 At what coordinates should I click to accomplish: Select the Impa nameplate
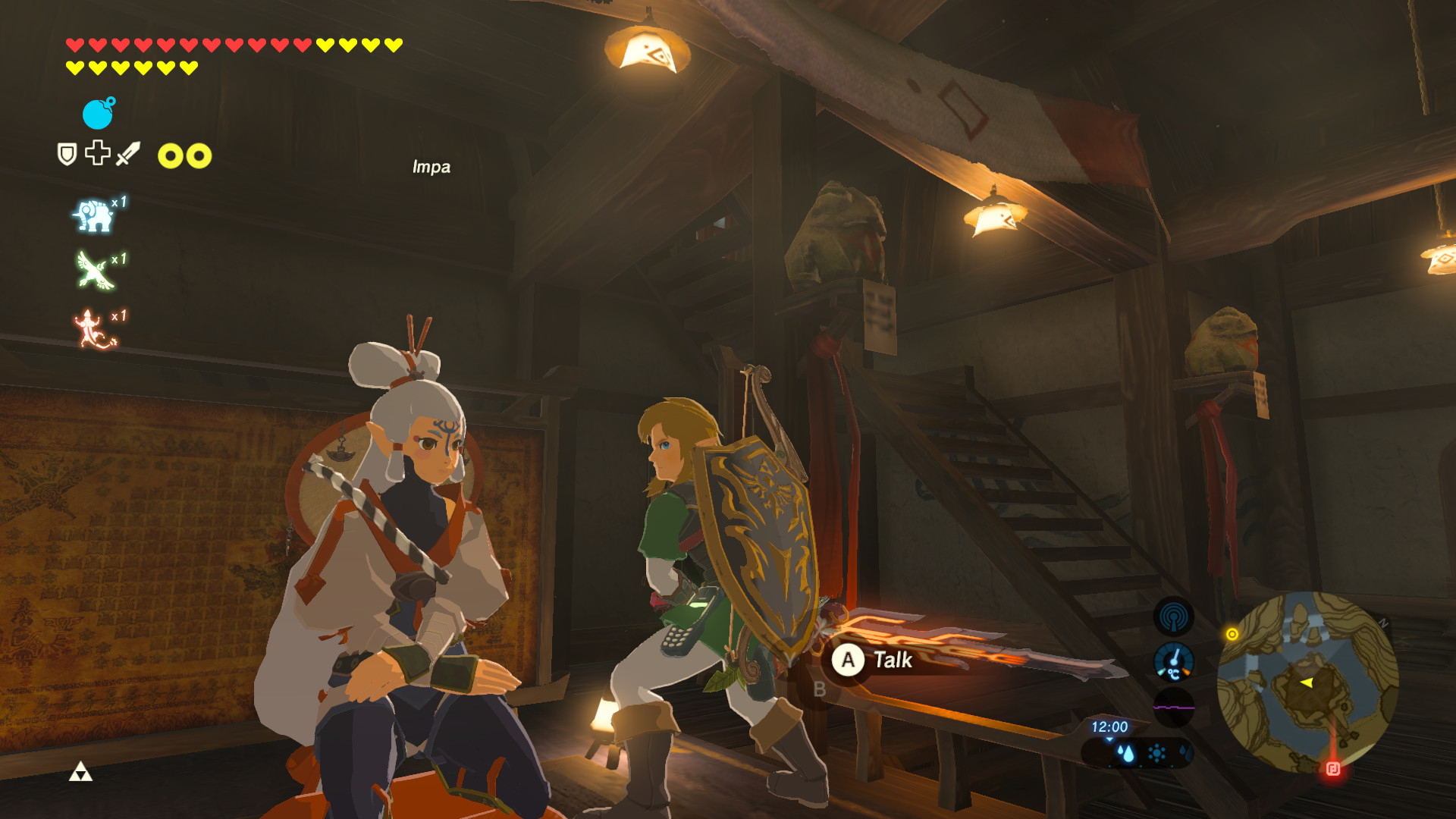pyautogui.click(x=430, y=168)
